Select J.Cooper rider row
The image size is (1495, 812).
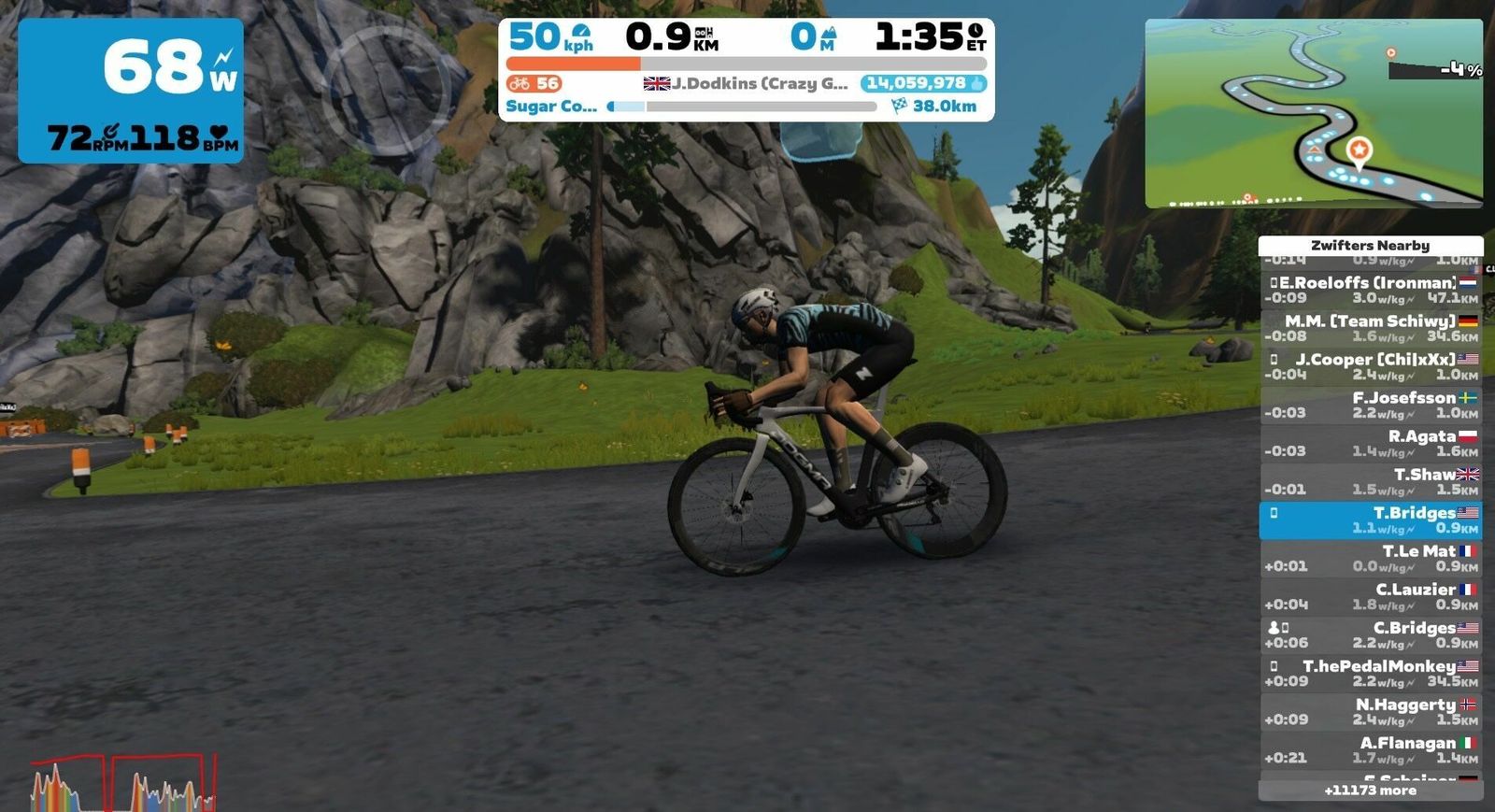[1371, 366]
